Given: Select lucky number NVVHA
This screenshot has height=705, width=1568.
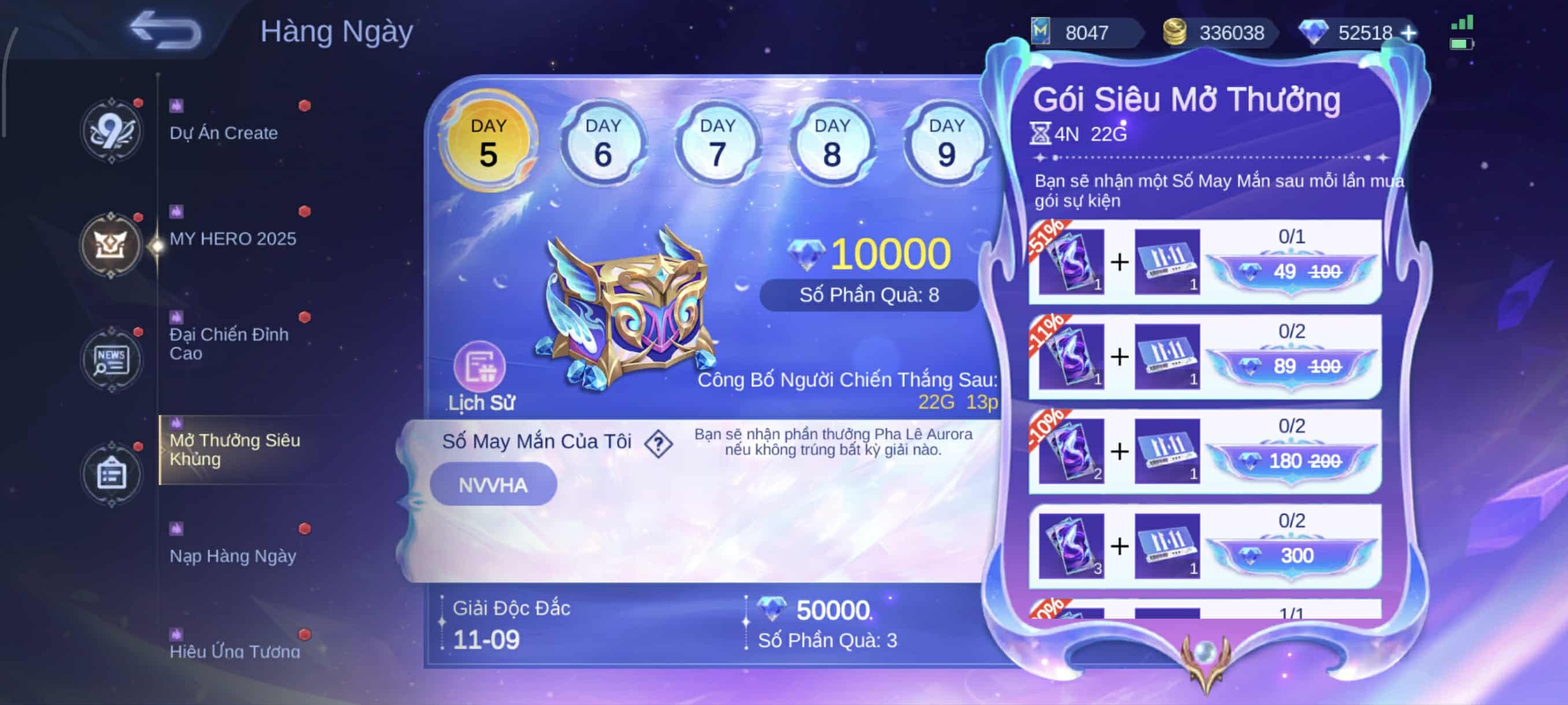Looking at the screenshot, I should coord(493,485).
